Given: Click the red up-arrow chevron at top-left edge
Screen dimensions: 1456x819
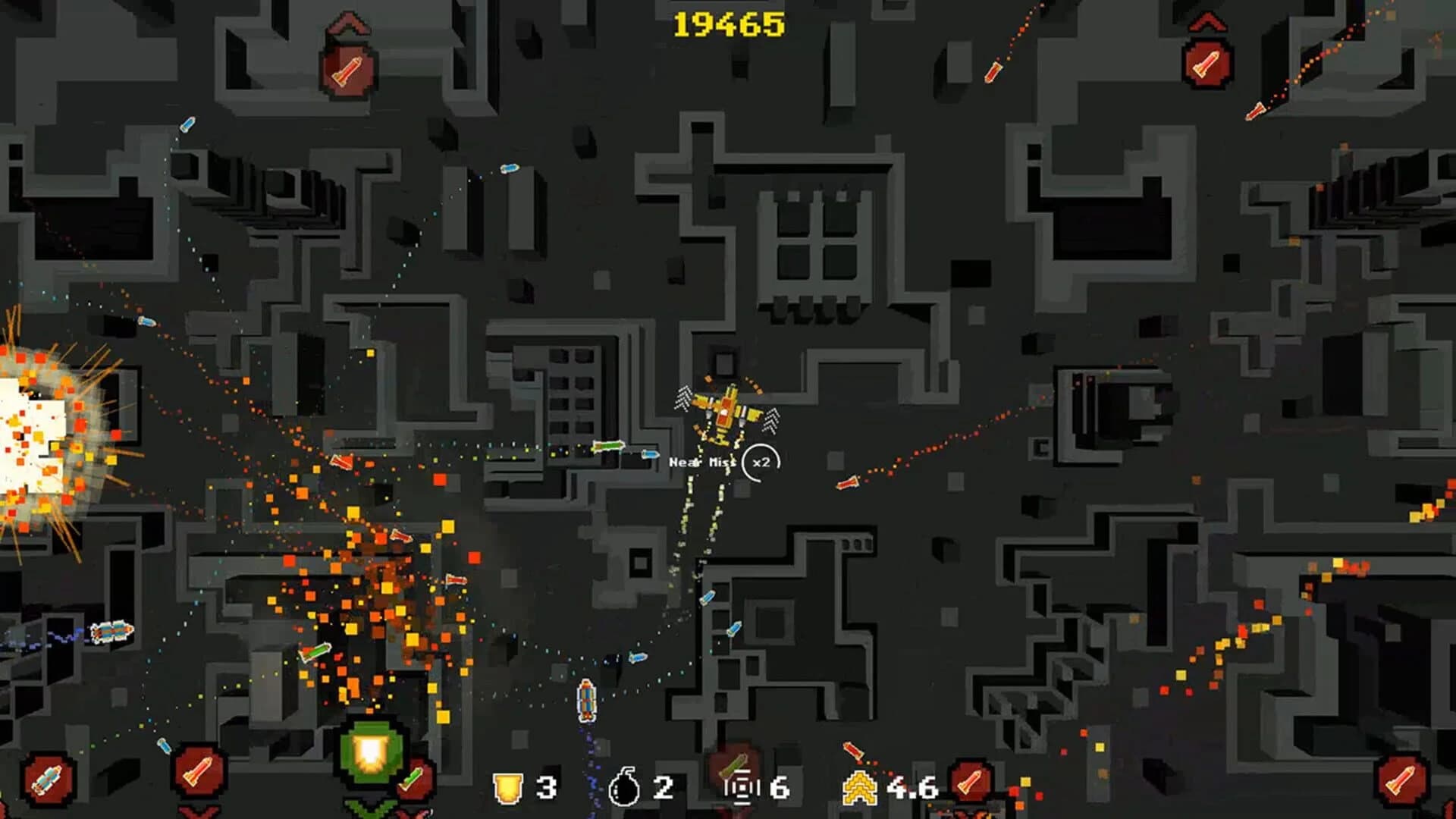Looking at the screenshot, I should pyautogui.click(x=347, y=23).
